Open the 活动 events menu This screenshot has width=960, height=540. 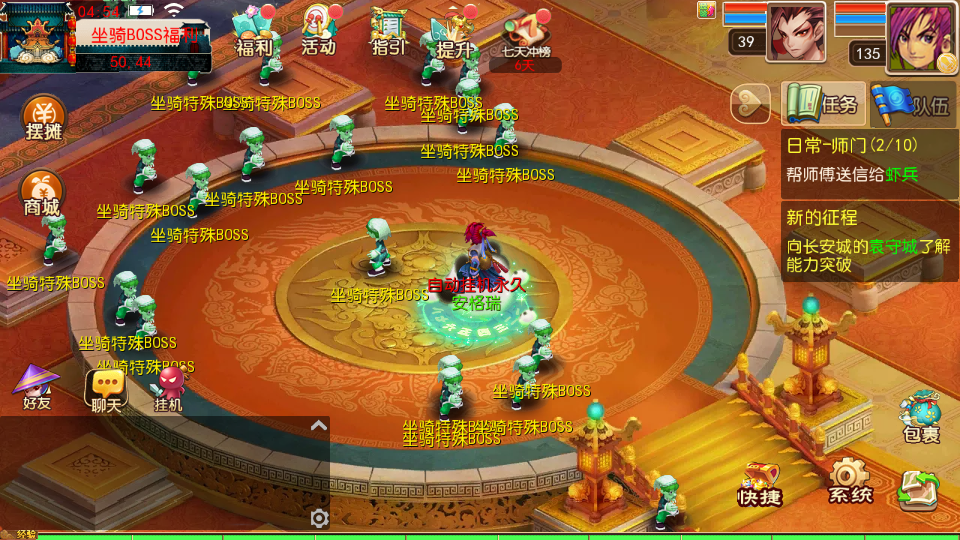pos(318,32)
